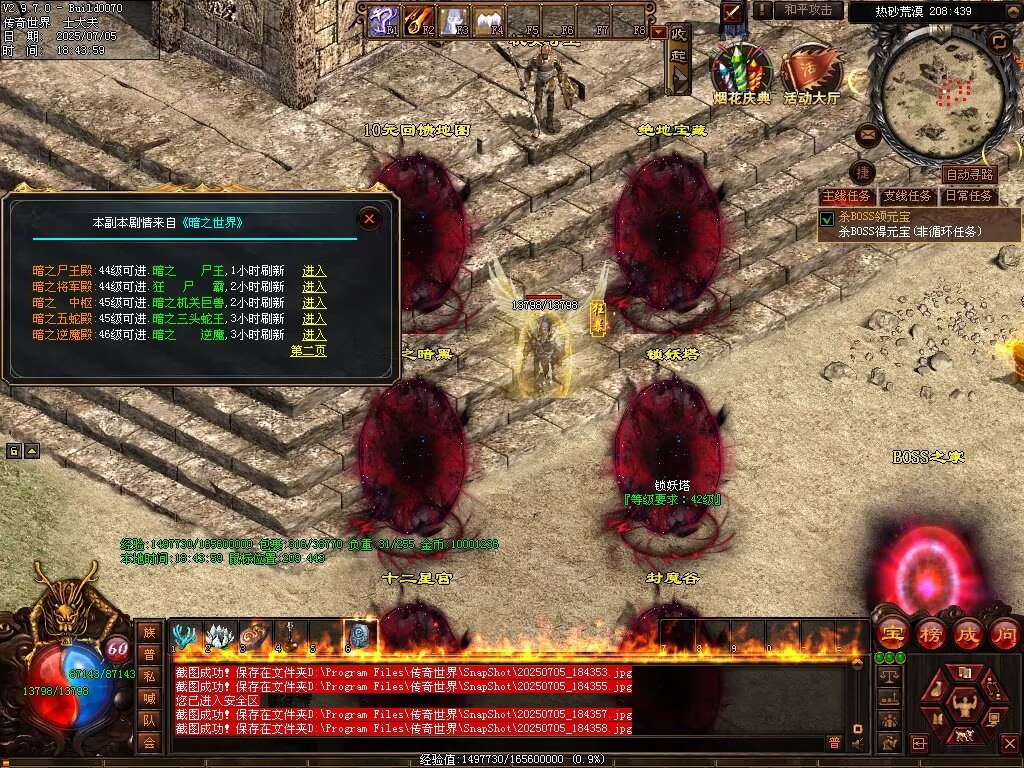
Task: Enter the 暗之尸王殿 dungeon
Action: coord(314,271)
